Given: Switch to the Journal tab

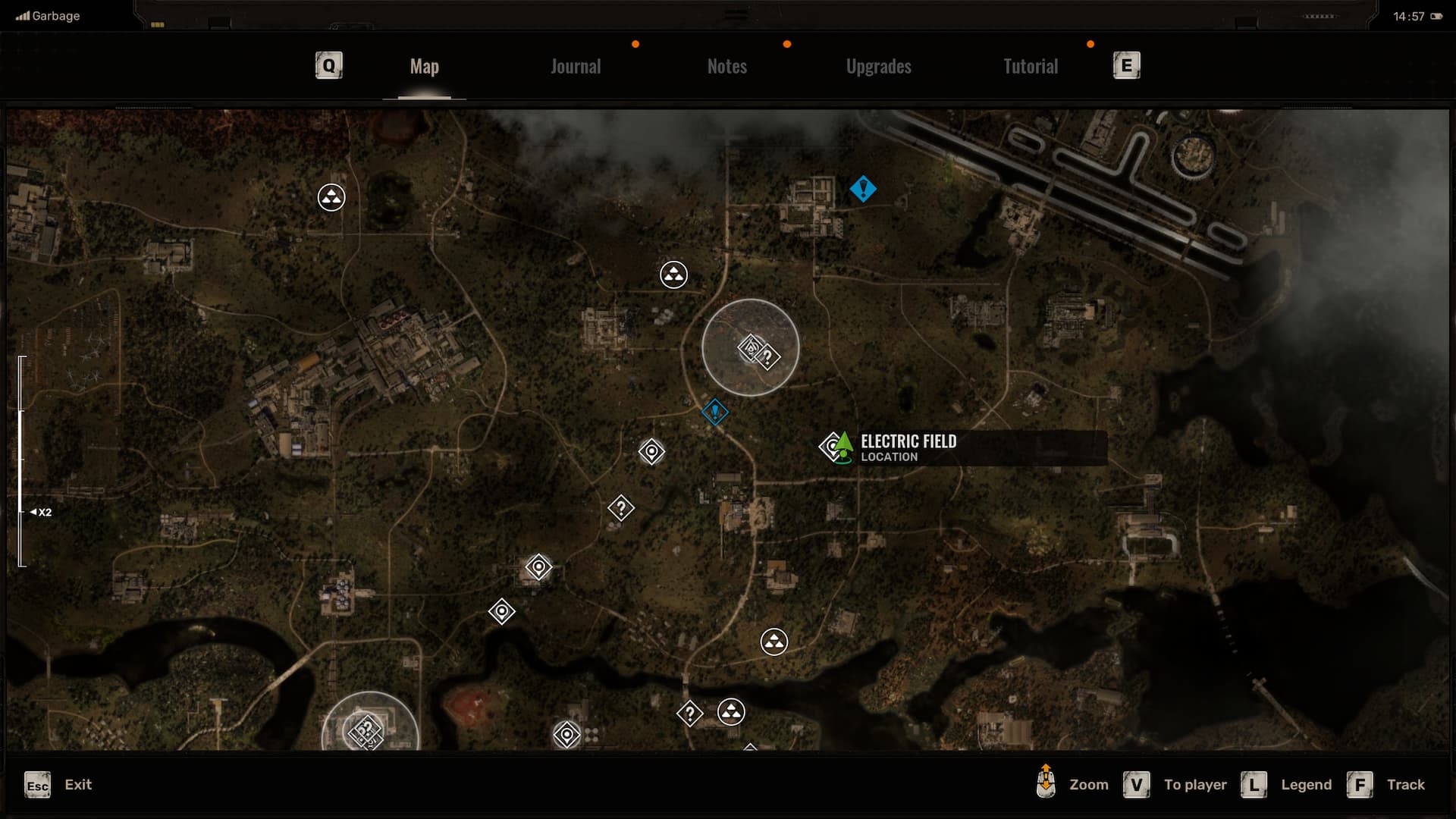Looking at the screenshot, I should [x=576, y=67].
